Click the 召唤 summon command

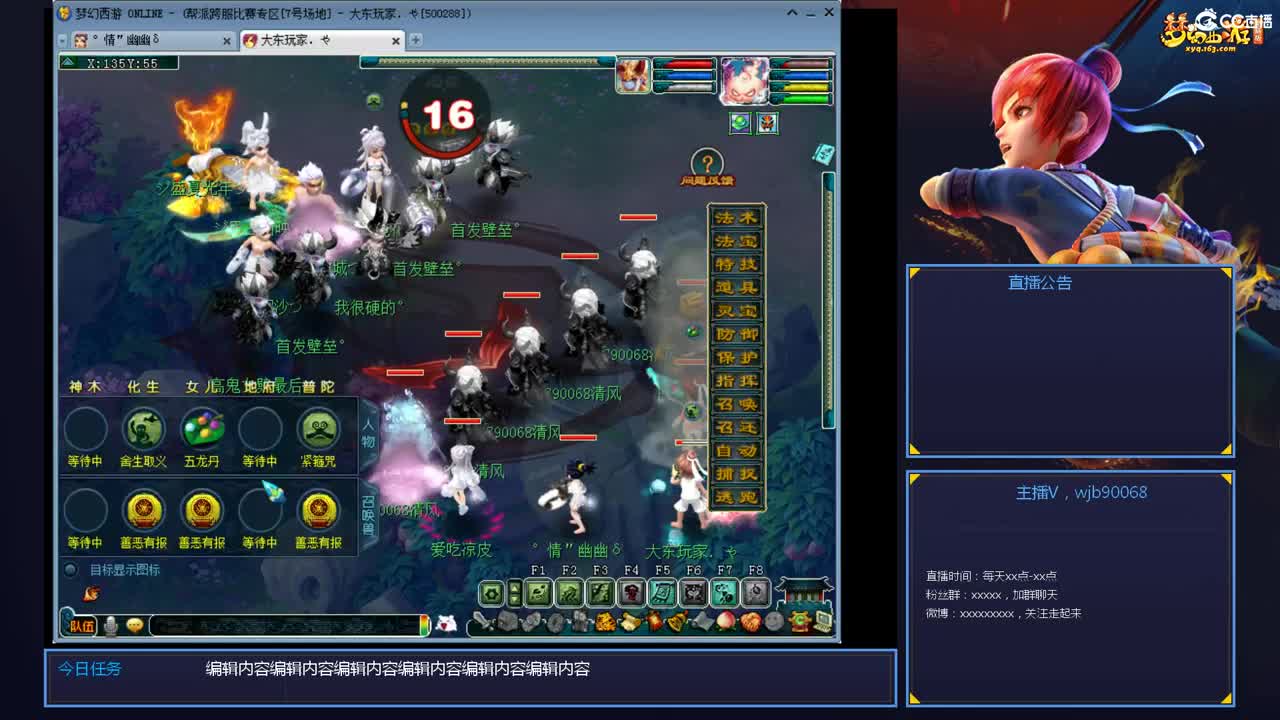click(735, 402)
